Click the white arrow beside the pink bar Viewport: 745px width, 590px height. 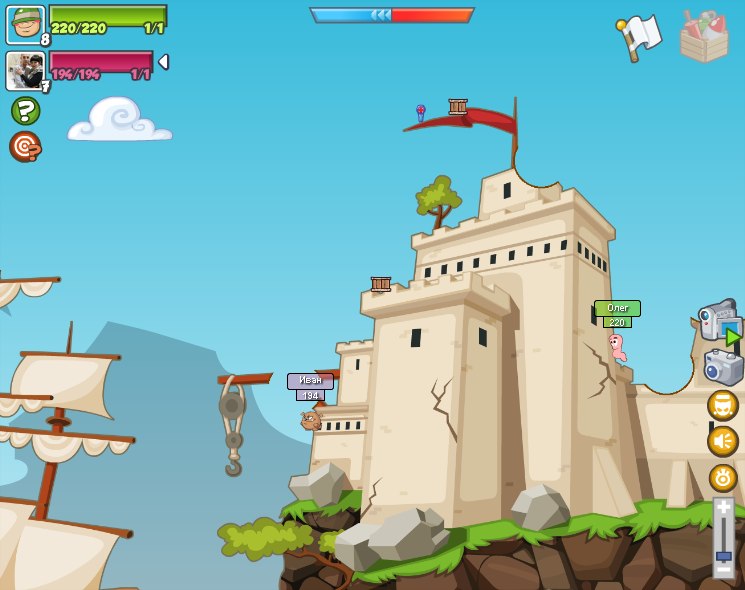point(163,62)
